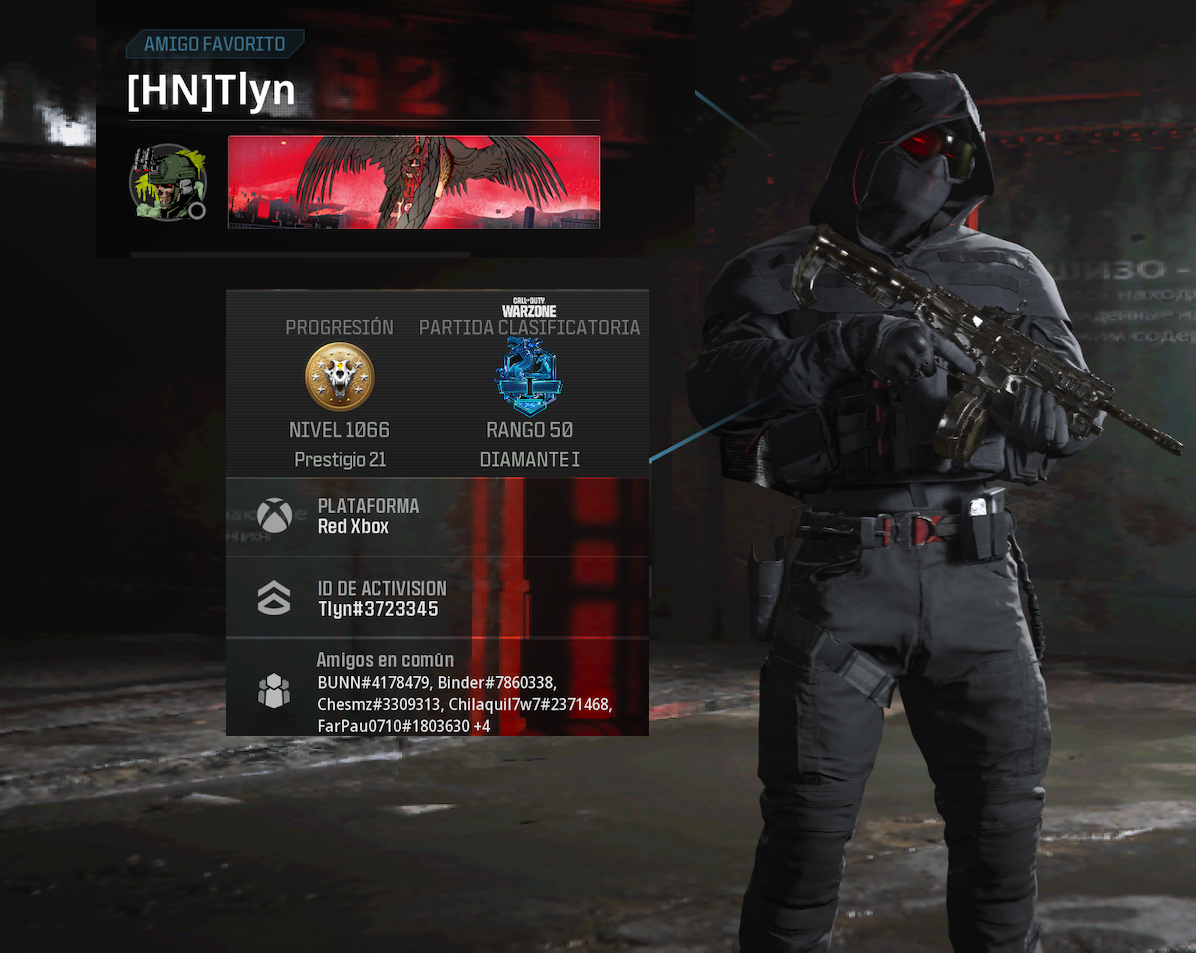This screenshot has height=953, width=1196.
Task: Select the ID de Activision row
Action: coord(437,598)
